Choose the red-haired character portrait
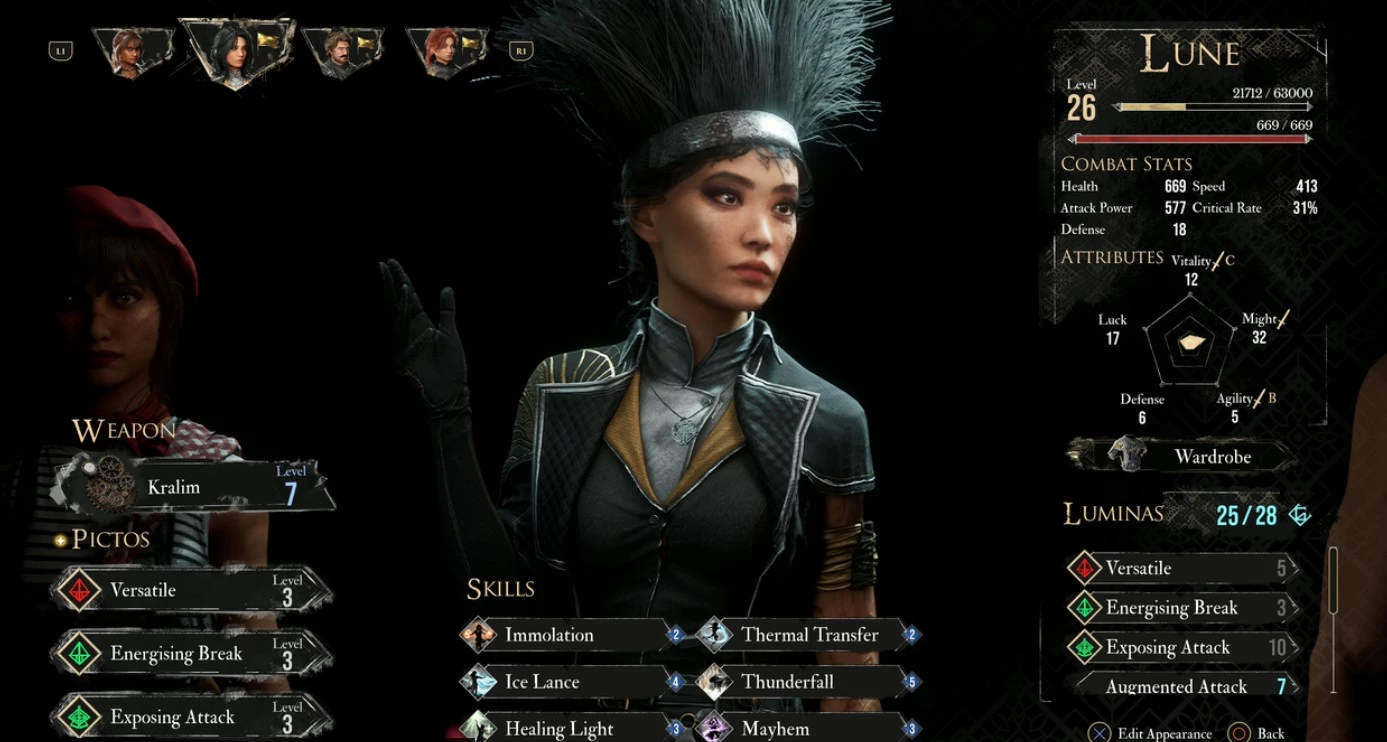The image size is (1387, 742). (446, 52)
